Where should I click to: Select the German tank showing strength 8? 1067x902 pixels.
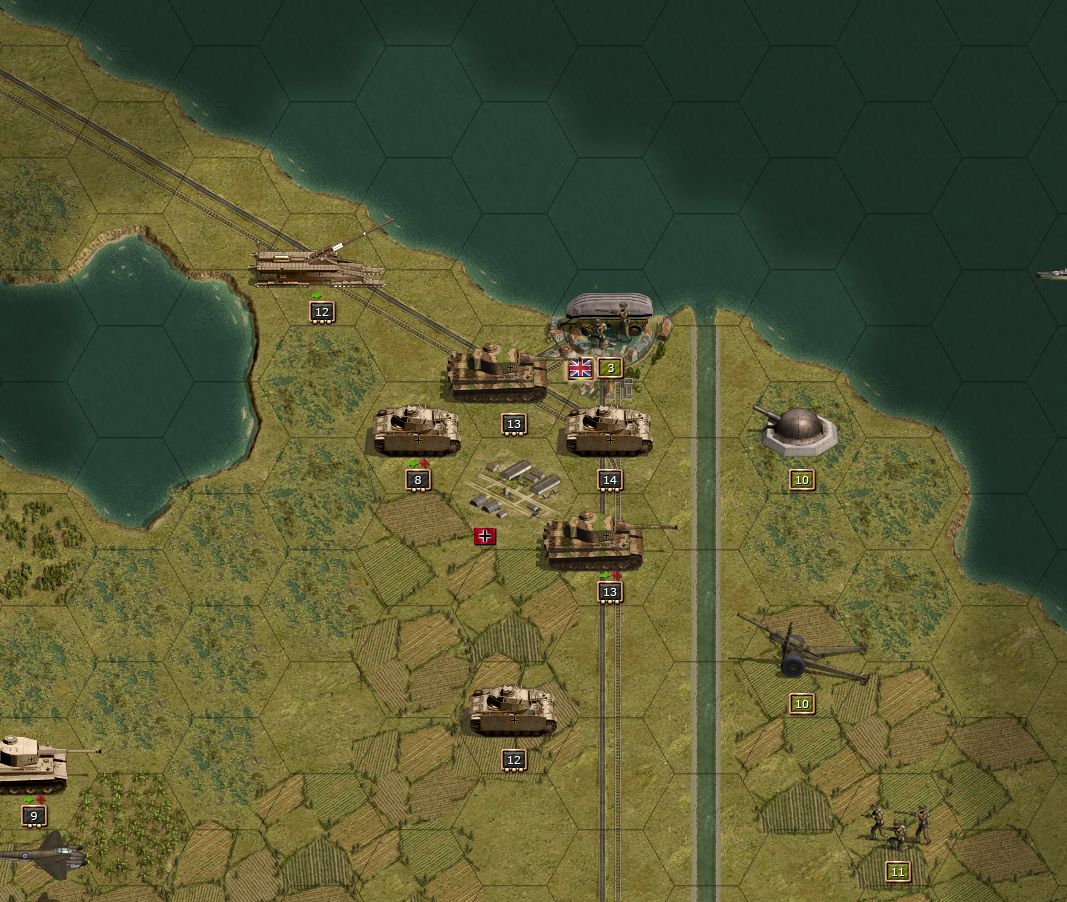point(417,431)
